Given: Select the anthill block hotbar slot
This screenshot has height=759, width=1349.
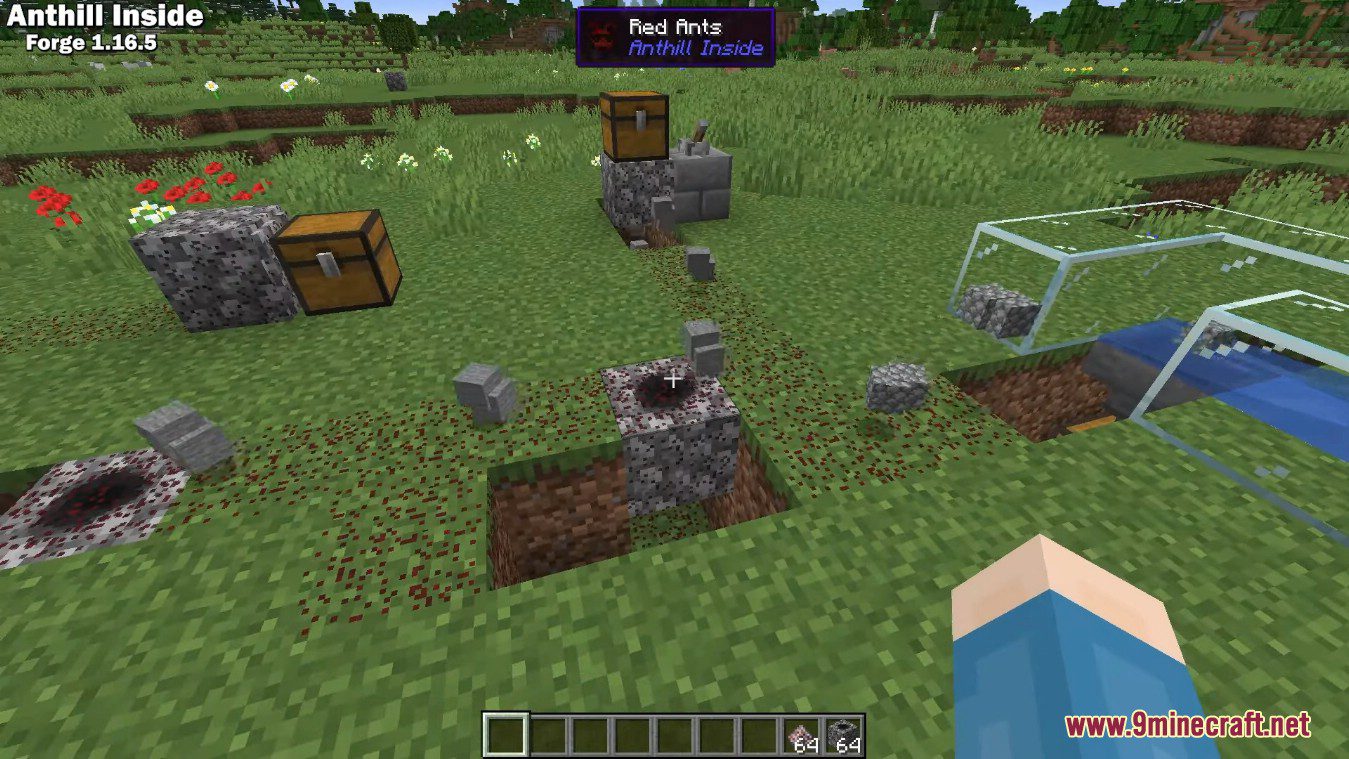Looking at the screenshot, I should coord(844,735).
